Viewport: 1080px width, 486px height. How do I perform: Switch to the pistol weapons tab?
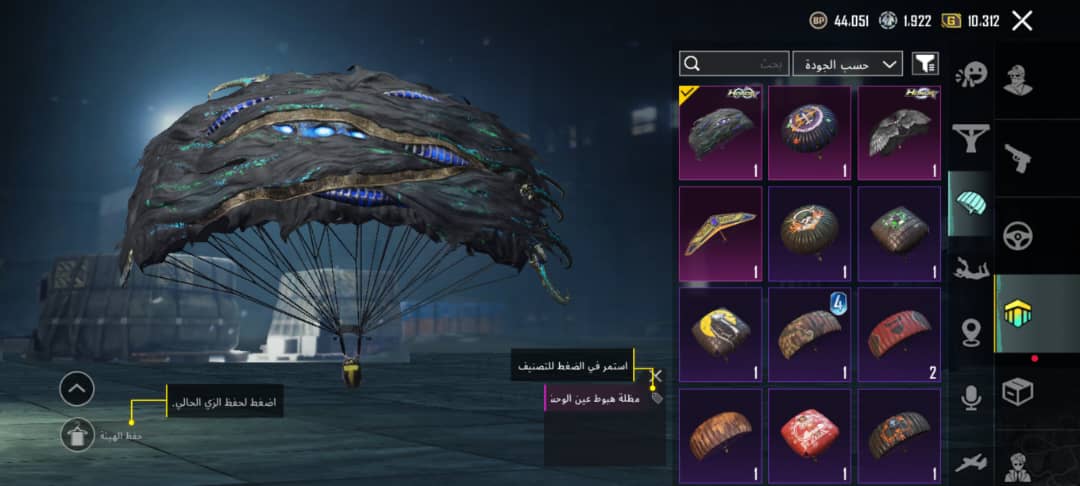[x=1018, y=157]
